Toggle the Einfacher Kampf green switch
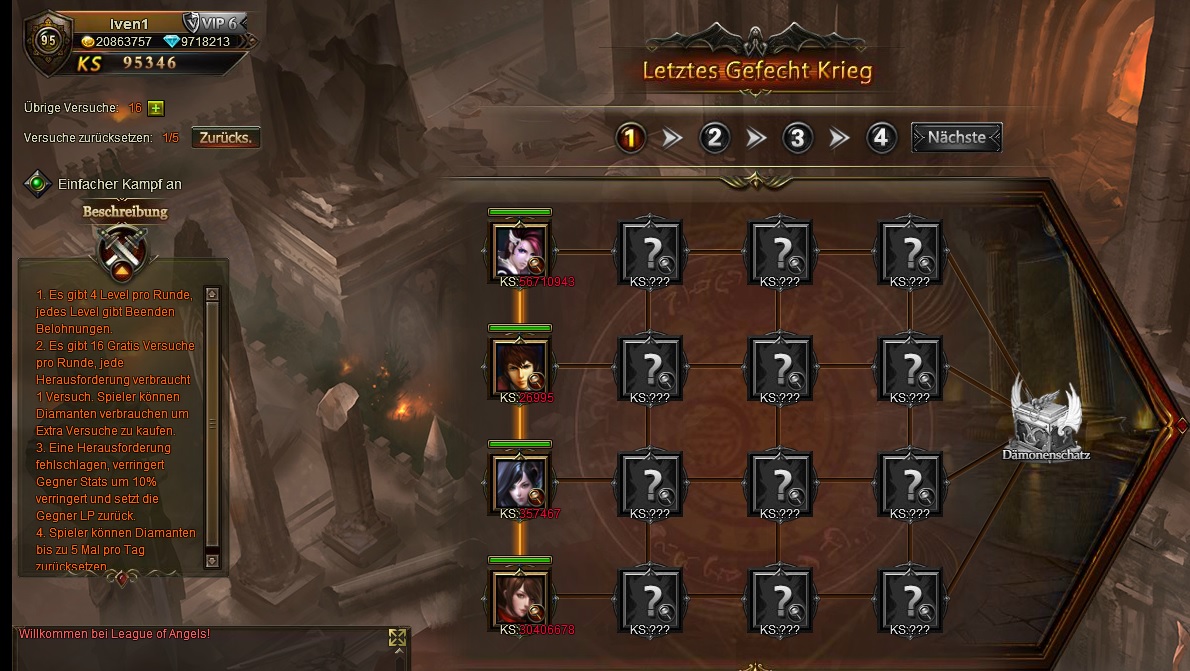Image resolution: width=1190 pixels, height=671 pixels. pyautogui.click(x=38, y=184)
